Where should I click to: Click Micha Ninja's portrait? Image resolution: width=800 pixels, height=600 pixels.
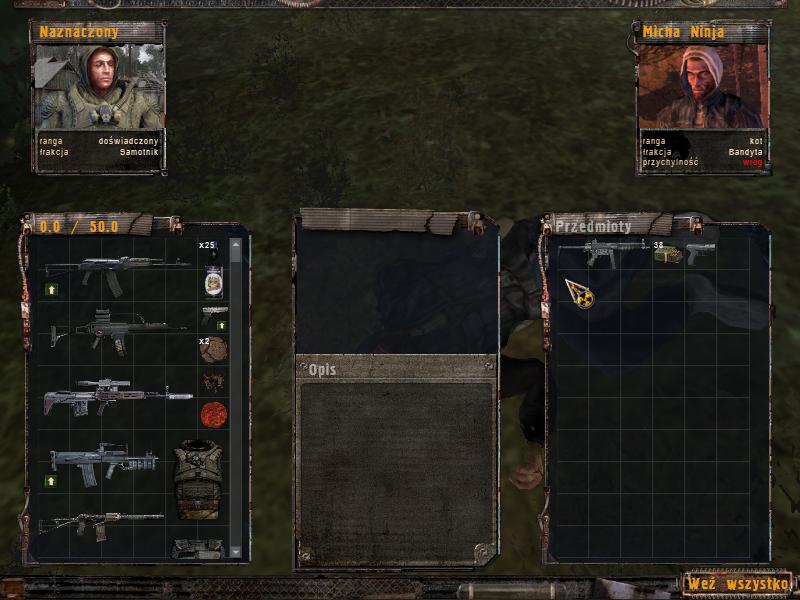[x=700, y=88]
